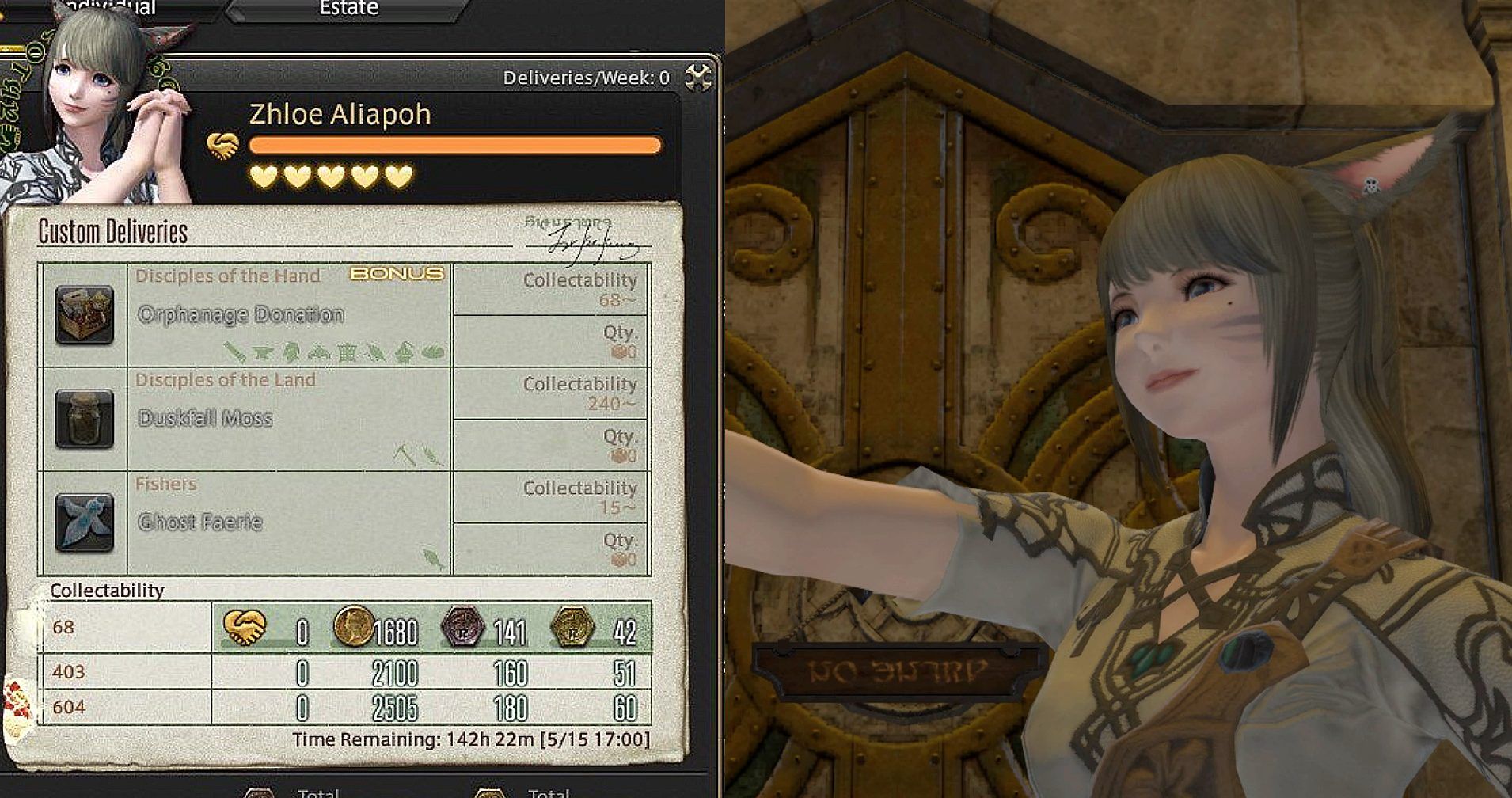
Task: Close the Custom Deliveries window
Action: [697, 78]
